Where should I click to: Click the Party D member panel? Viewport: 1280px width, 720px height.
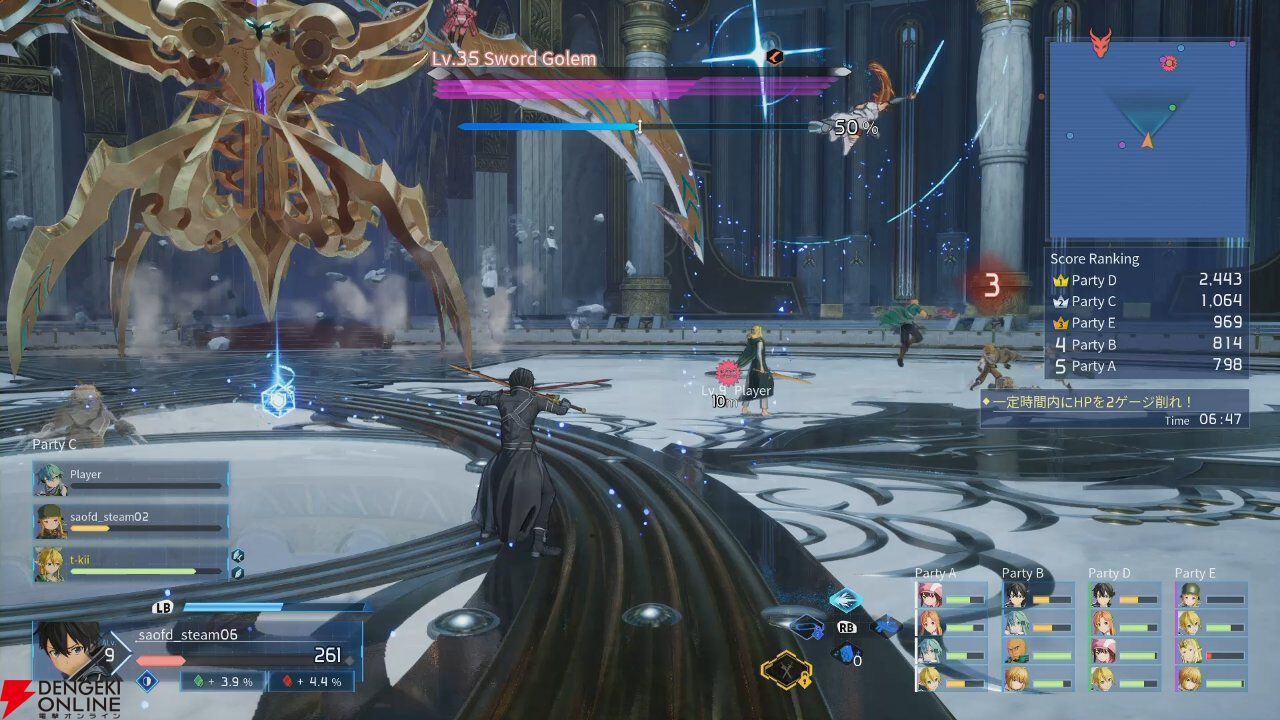1125,636
